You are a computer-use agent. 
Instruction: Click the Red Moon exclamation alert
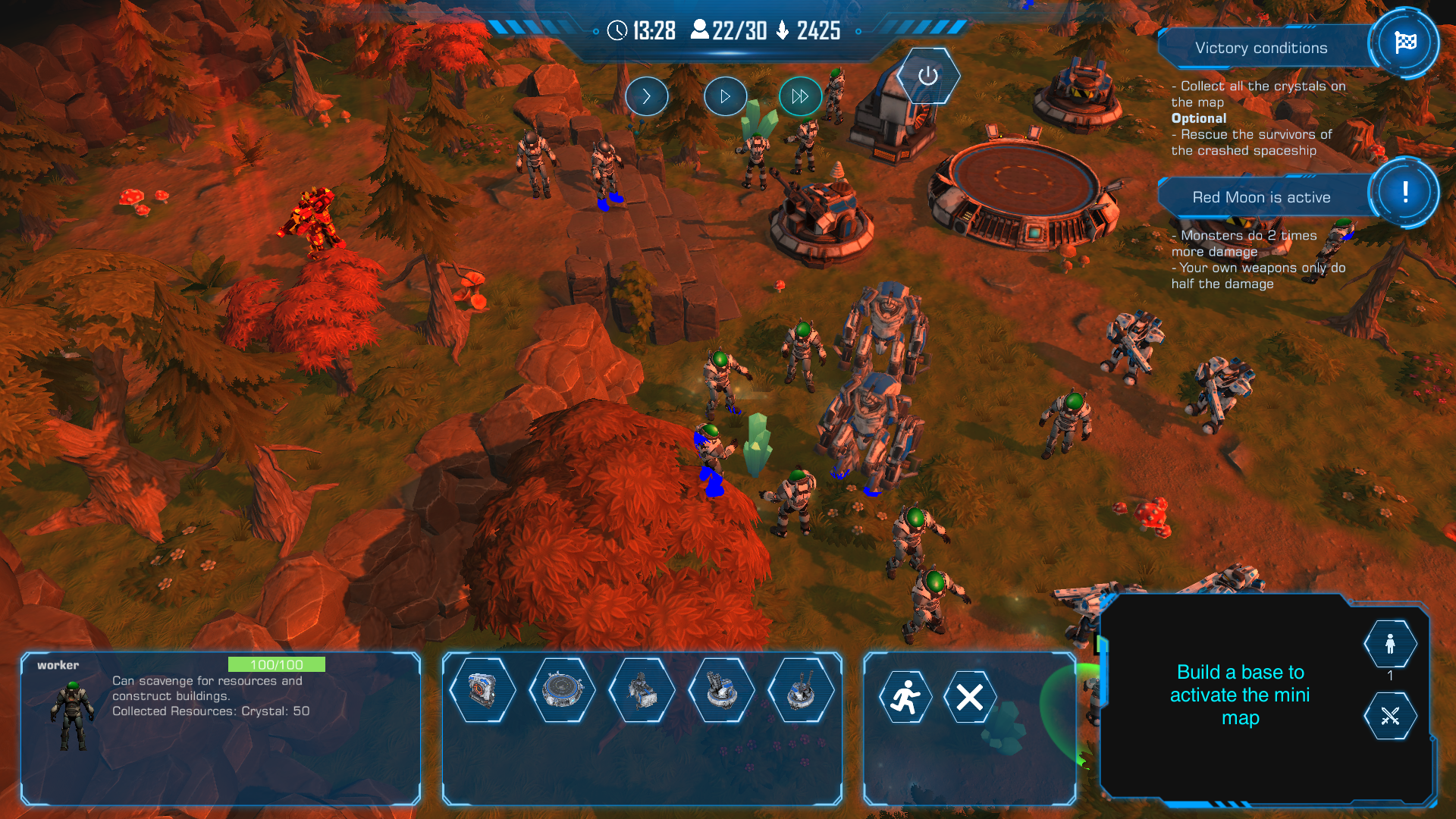tap(1404, 192)
